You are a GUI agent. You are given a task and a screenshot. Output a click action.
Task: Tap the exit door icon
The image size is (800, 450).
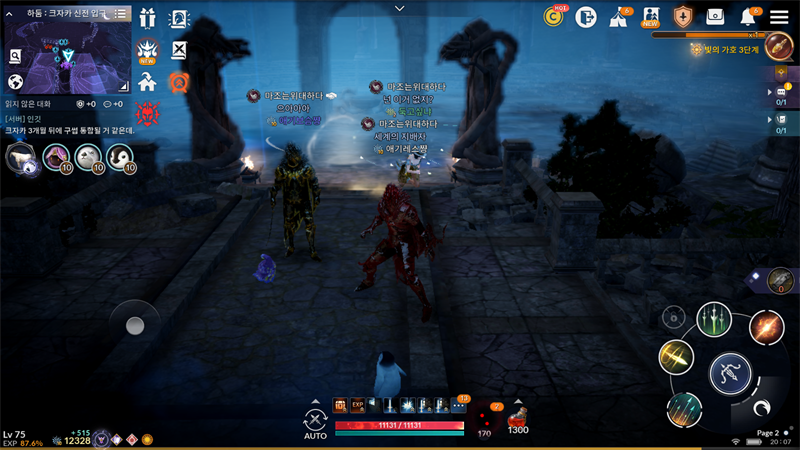coord(586,16)
